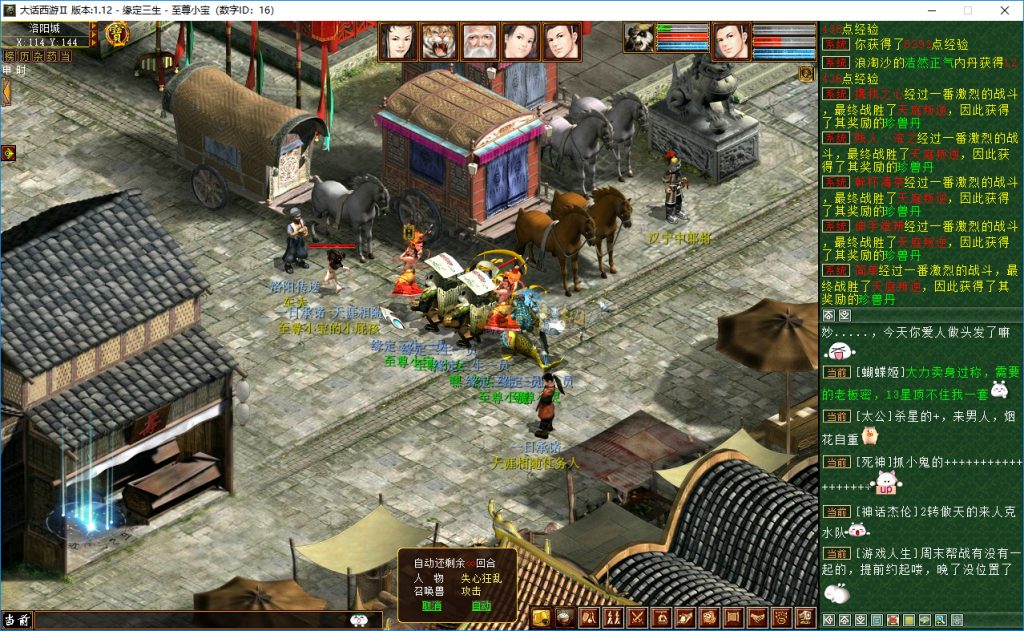This screenshot has width=1024, height=631.
Task: Cancel auto-battle via the green 取消 link
Action: coord(432,606)
